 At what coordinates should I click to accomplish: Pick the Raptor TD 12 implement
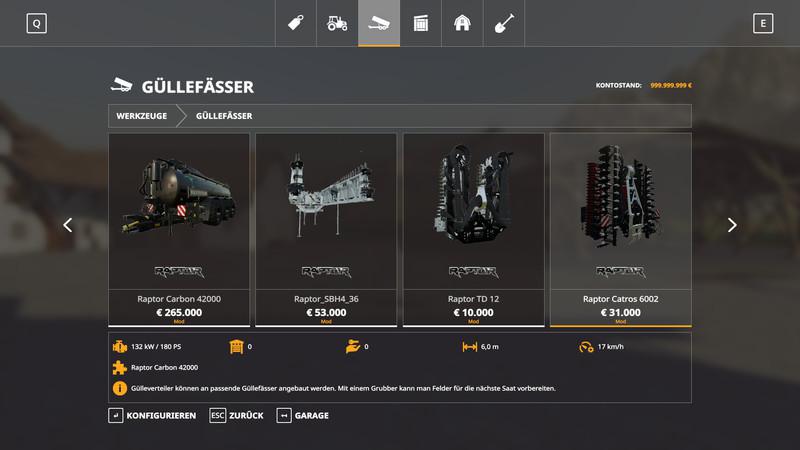(x=473, y=229)
